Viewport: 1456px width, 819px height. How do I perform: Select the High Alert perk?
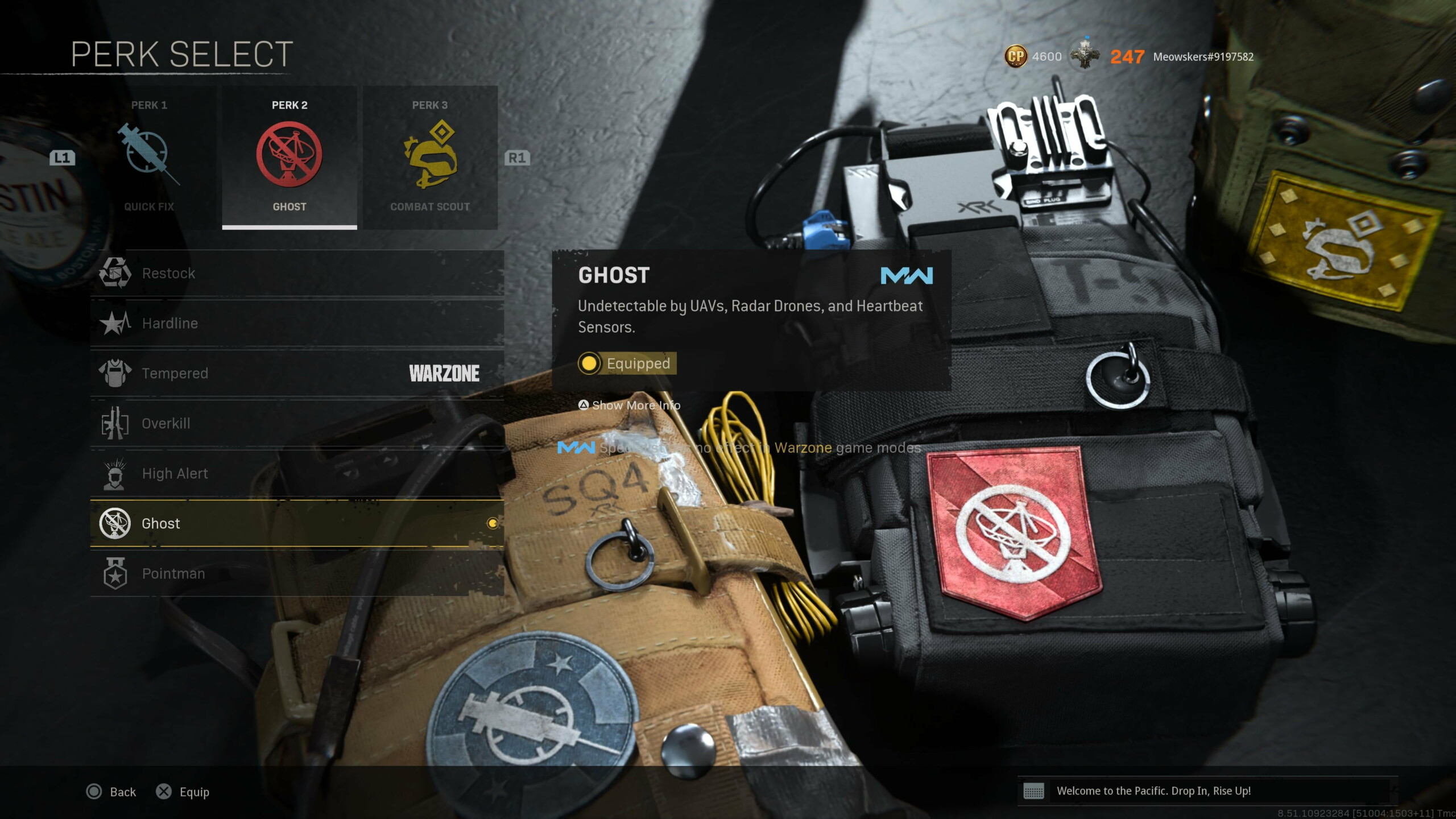click(x=297, y=474)
